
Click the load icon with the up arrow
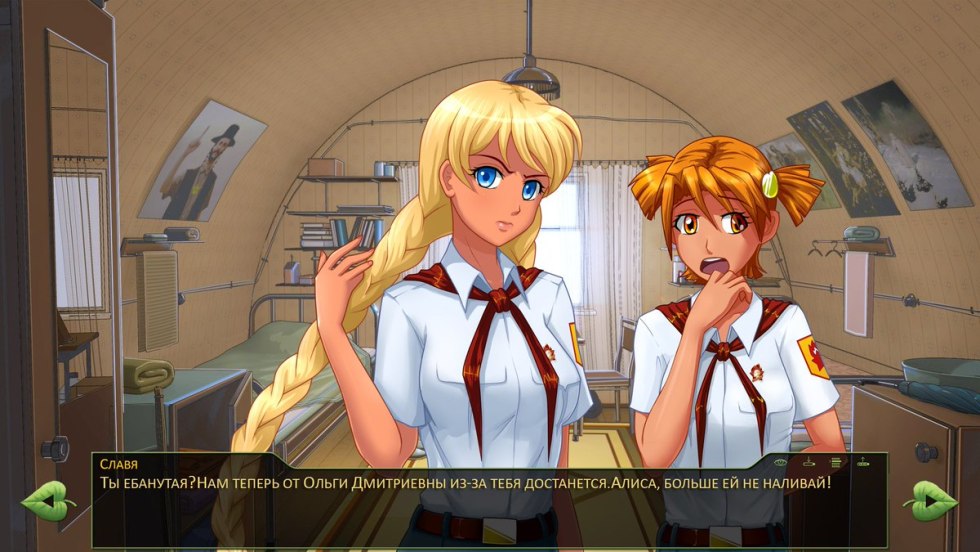pyautogui.click(x=863, y=462)
